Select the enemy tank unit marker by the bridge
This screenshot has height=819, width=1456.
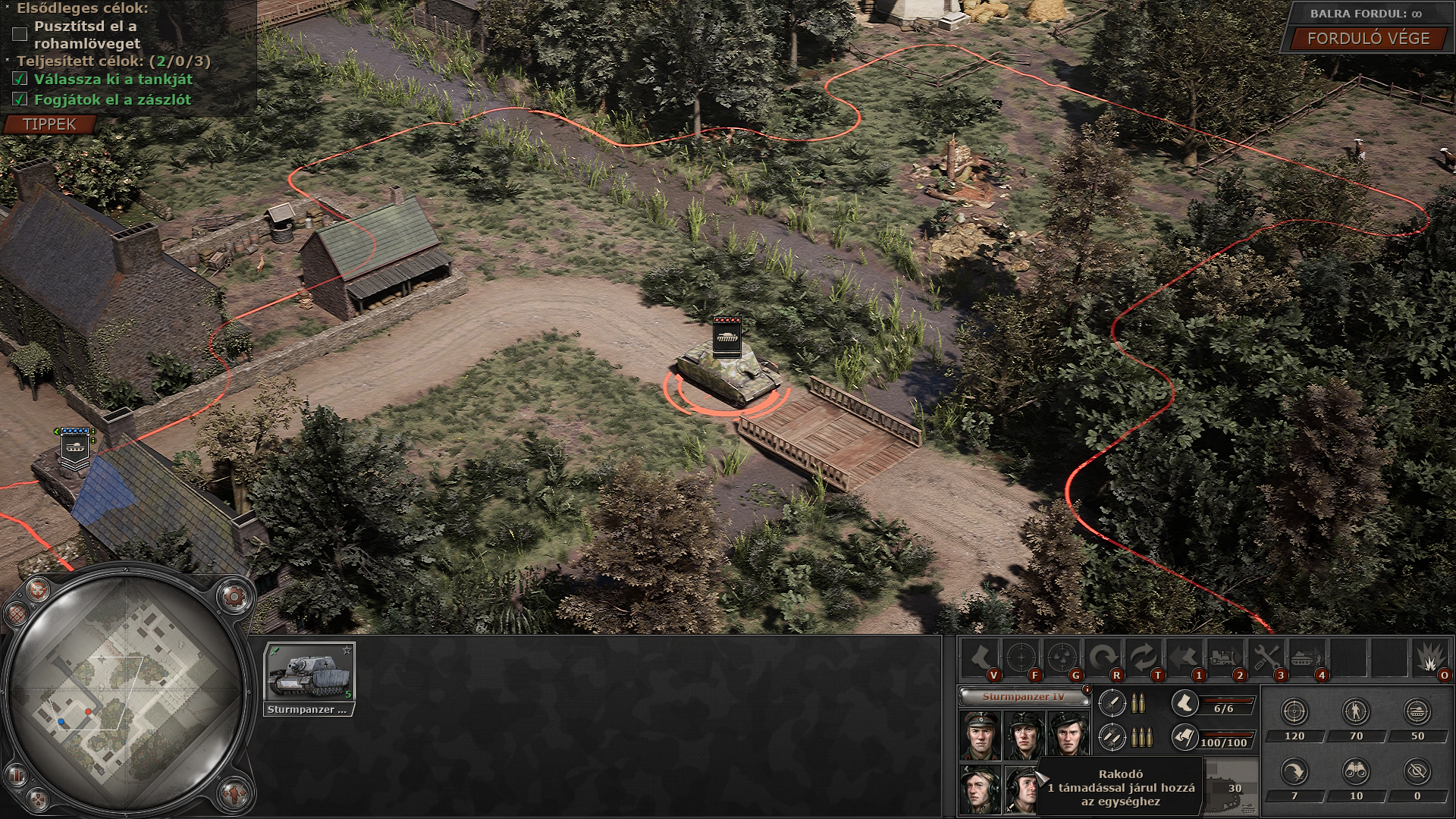(x=728, y=337)
